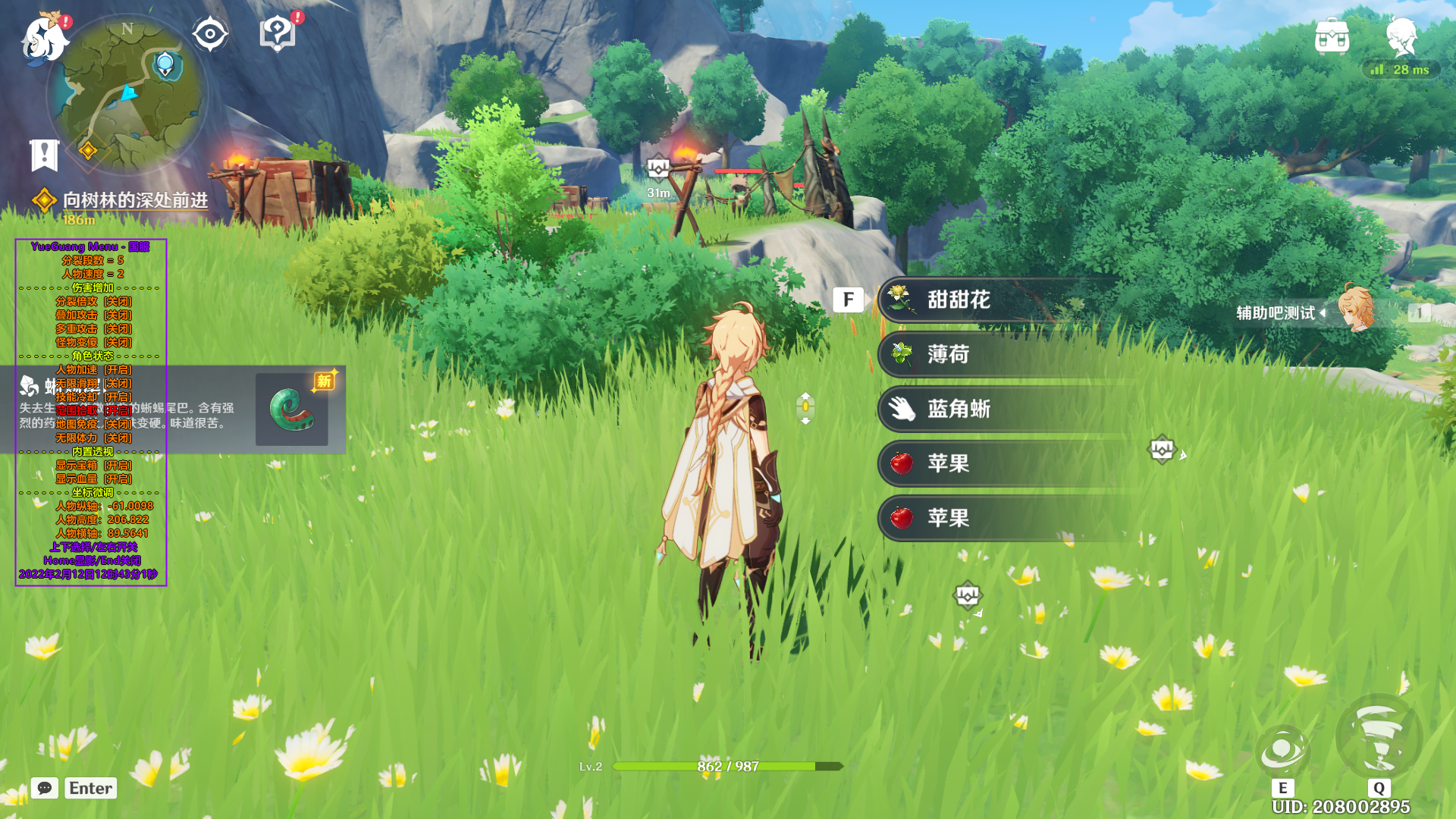This screenshot has height=819, width=1456.
Task: Activate the elemental skill button
Action: coord(1282,752)
